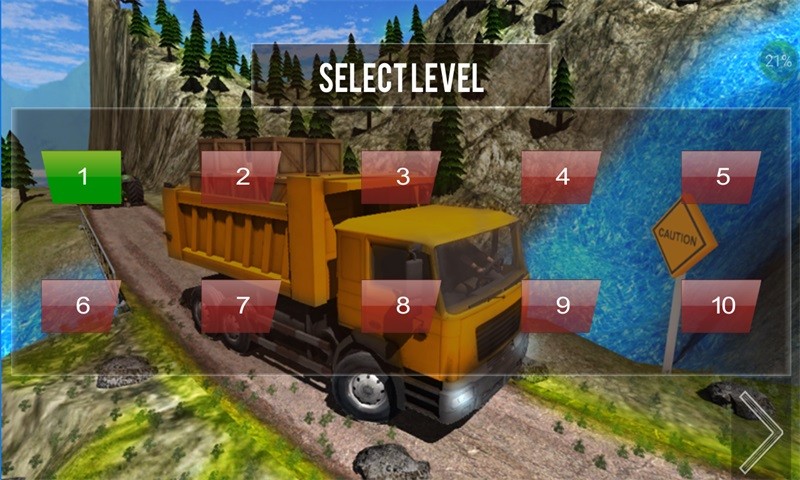Viewport: 800px width, 480px height.
Task: Go to the next page arrow
Action: [763, 432]
